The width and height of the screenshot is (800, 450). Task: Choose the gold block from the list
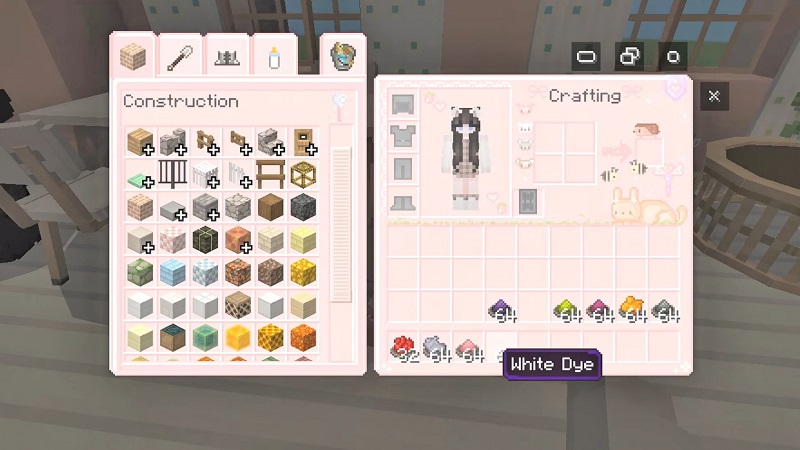tap(304, 272)
